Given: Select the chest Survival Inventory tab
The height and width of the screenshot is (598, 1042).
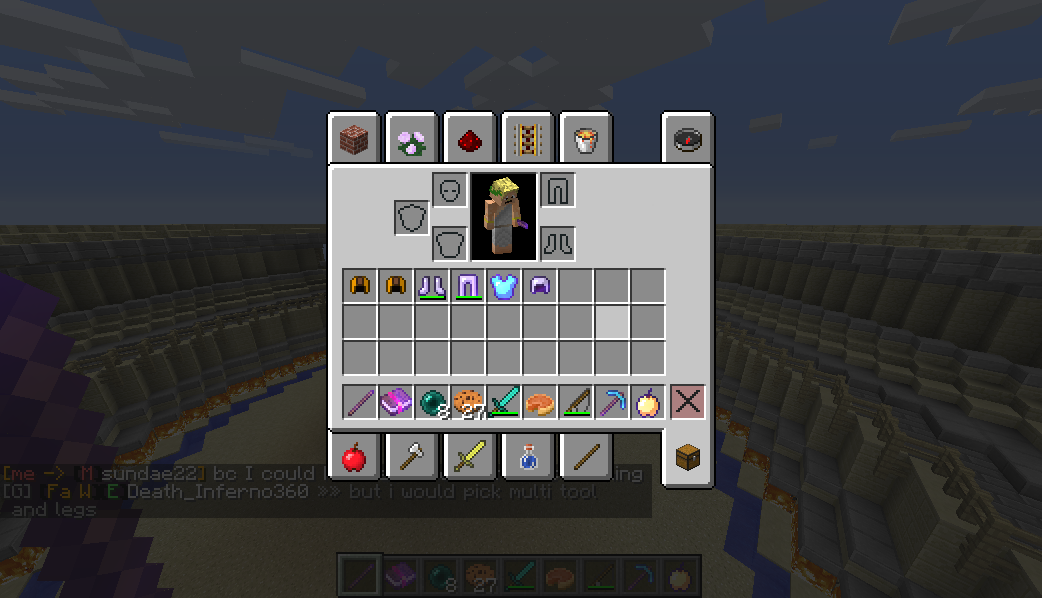Looking at the screenshot, I should pyautogui.click(x=687, y=457).
